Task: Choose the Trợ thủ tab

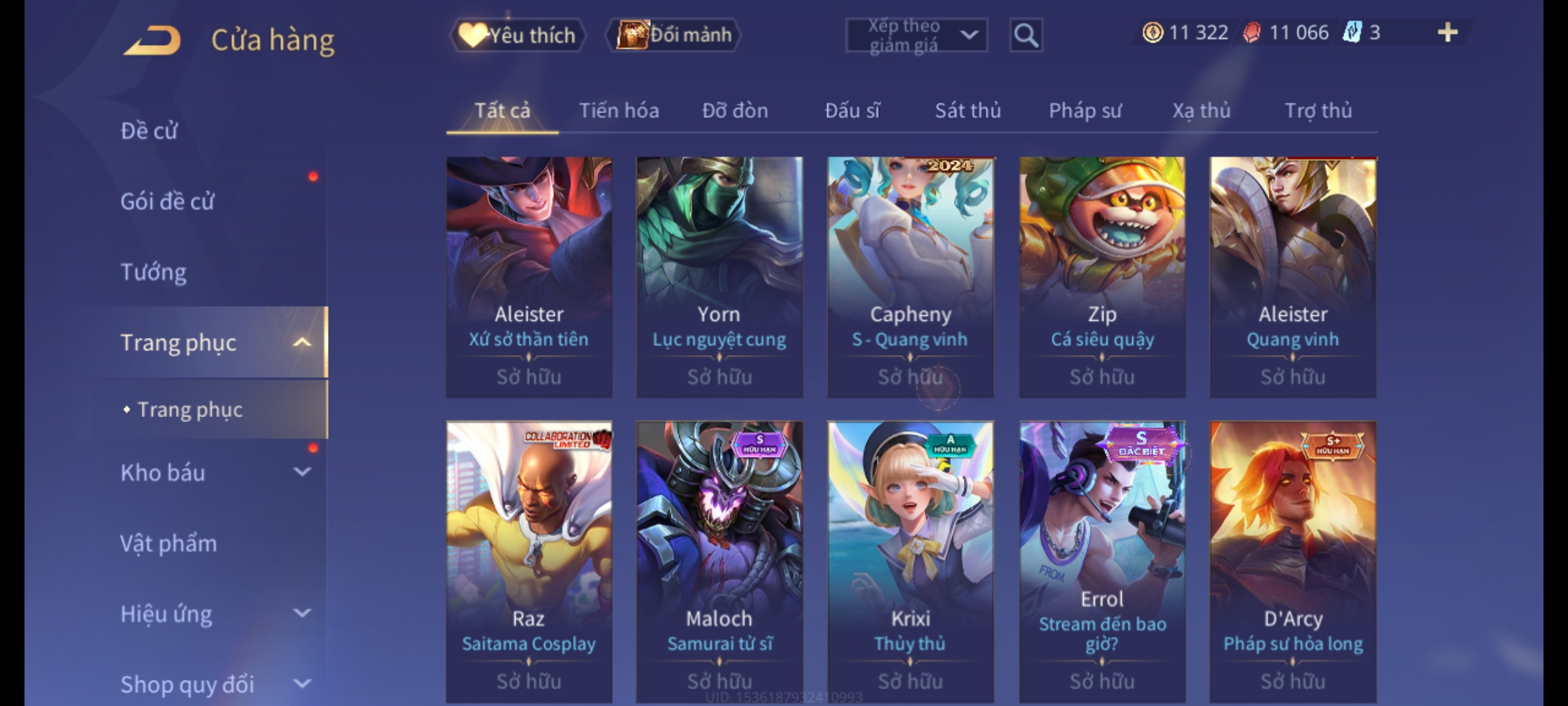Action: tap(1318, 110)
